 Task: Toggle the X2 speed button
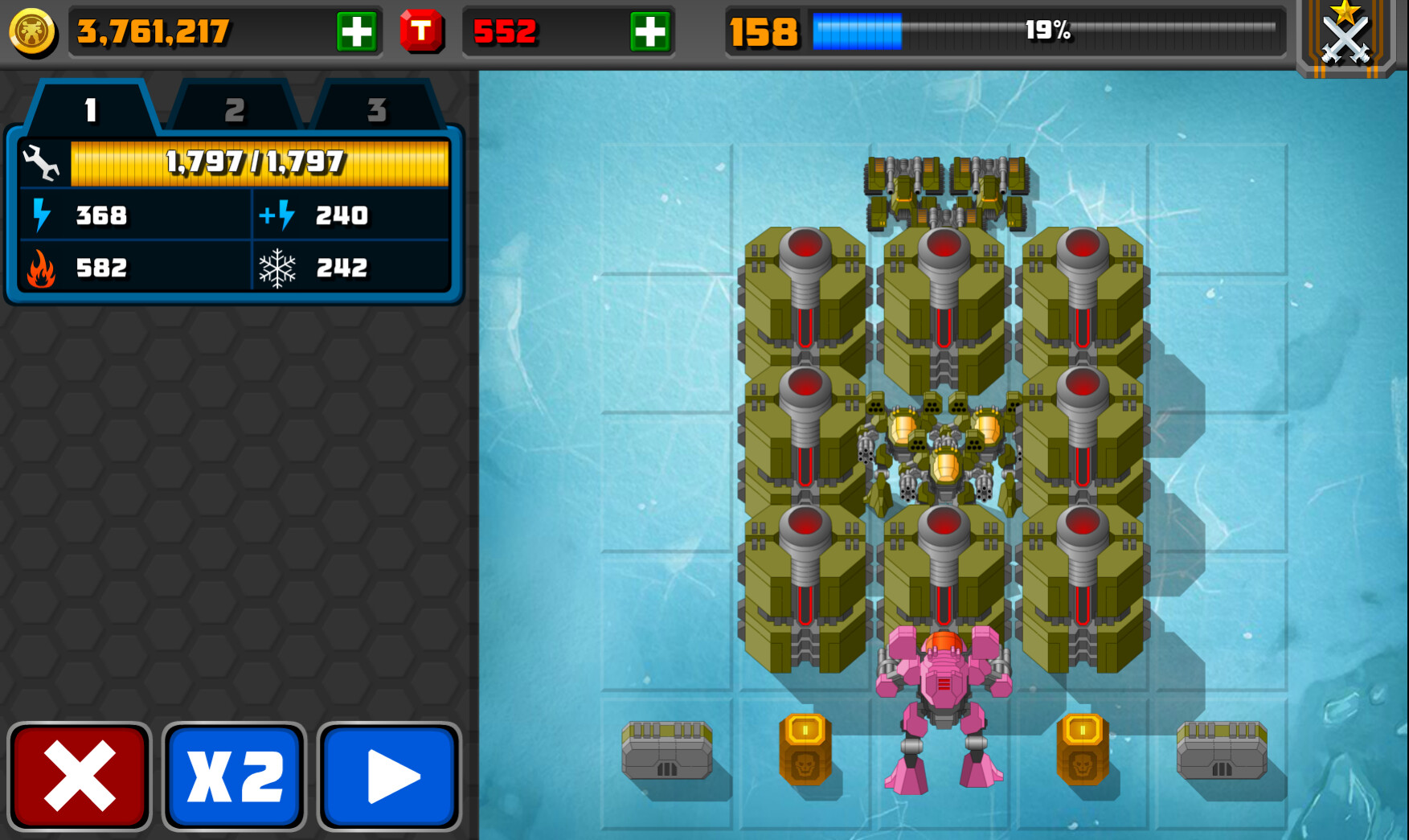pyautogui.click(x=234, y=776)
